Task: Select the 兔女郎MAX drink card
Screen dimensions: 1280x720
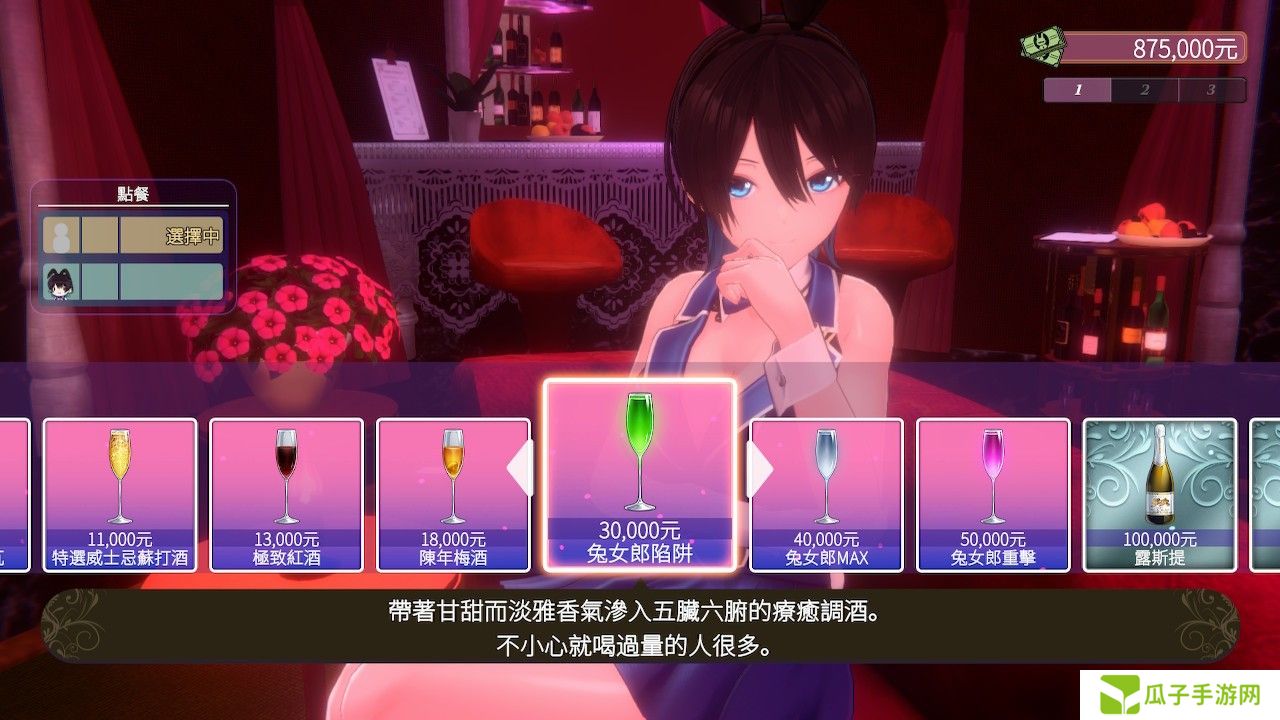Action: click(x=826, y=495)
